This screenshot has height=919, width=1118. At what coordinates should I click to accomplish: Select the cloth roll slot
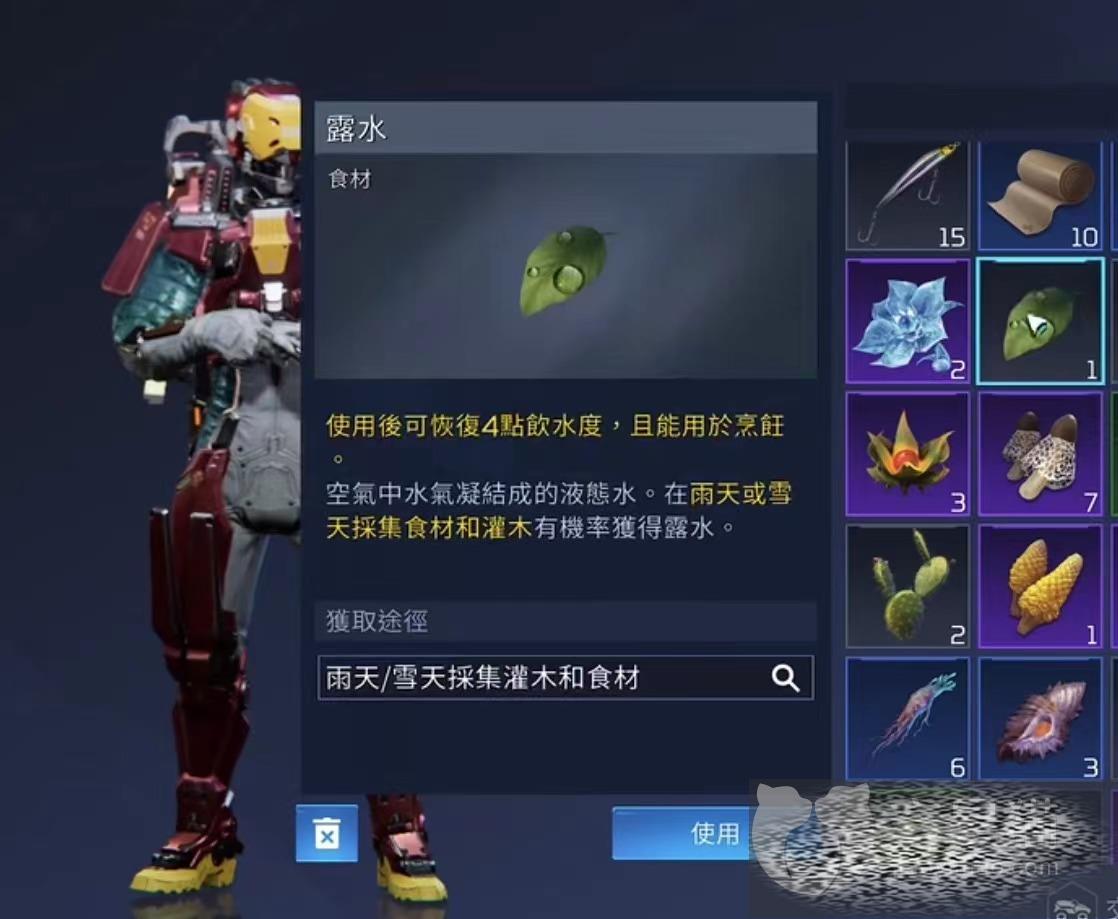(x=1039, y=196)
